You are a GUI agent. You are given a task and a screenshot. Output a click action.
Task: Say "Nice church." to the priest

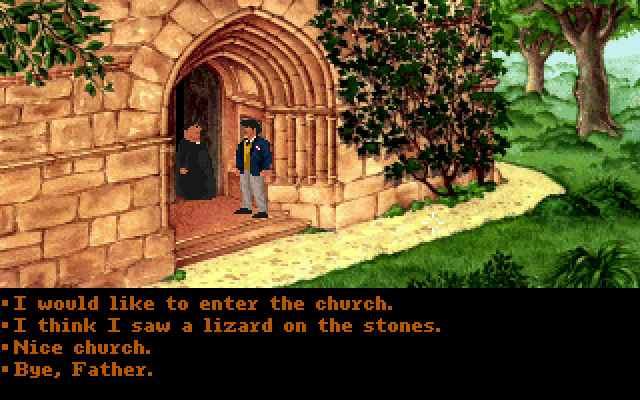coord(81,348)
